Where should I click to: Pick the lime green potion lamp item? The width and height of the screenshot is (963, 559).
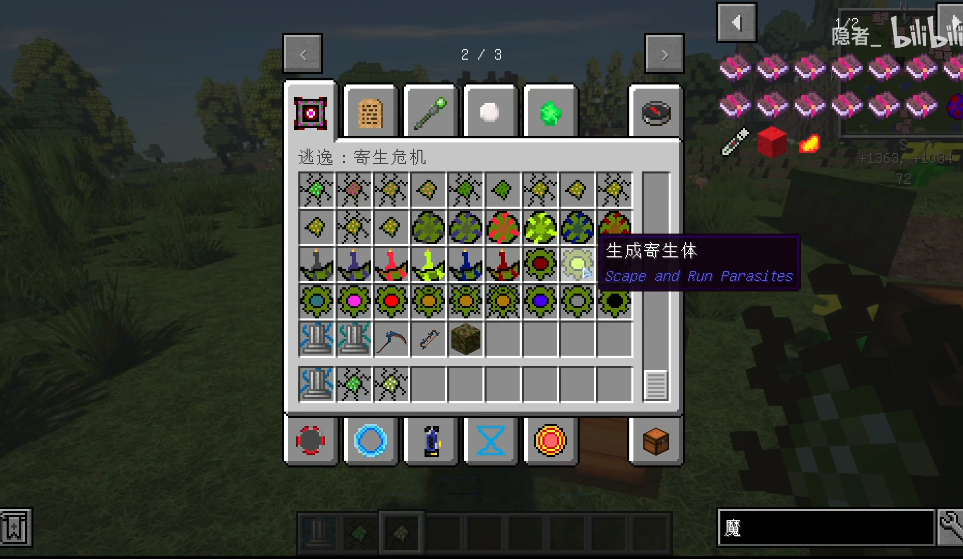[x=428, y=264]
